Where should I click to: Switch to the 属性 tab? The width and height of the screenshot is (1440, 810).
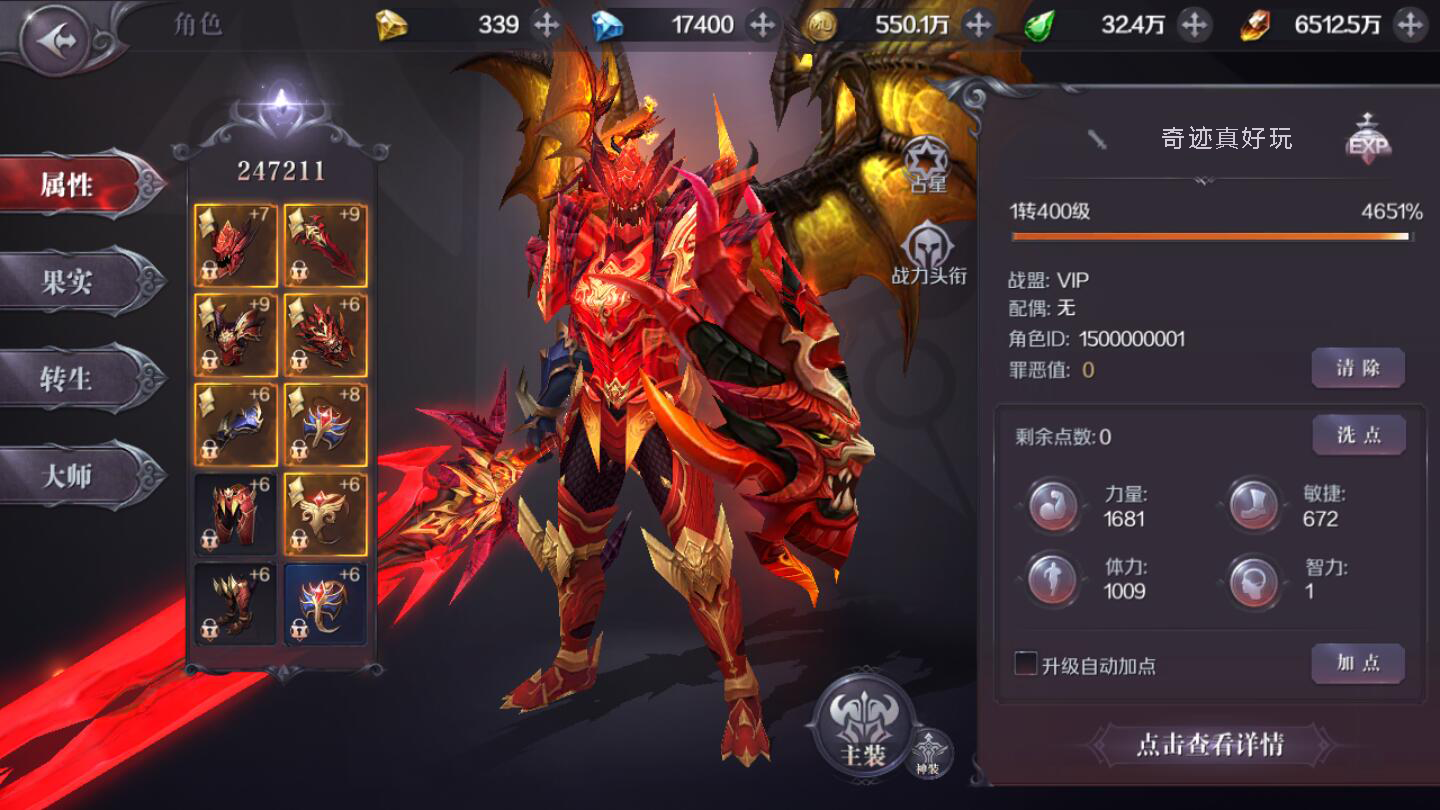click(68, 185)
